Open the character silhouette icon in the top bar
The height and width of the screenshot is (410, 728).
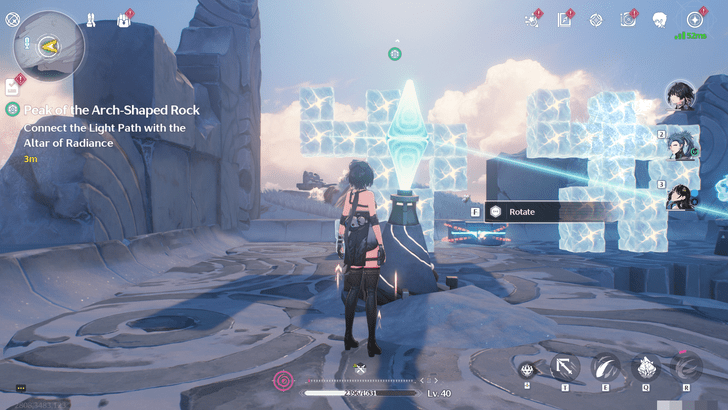[x=660, y=20]
